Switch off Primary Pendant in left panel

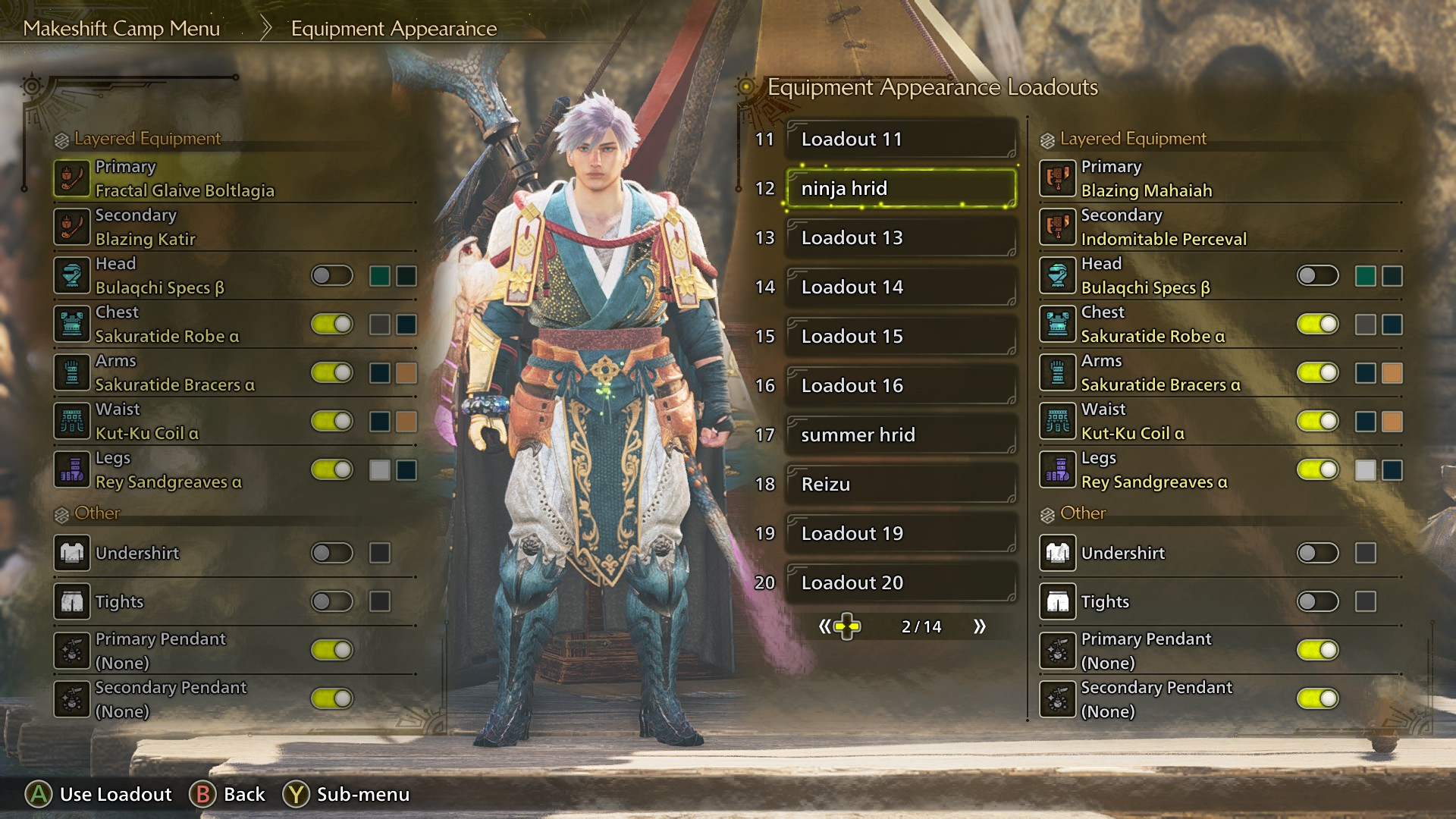[332, 650]
